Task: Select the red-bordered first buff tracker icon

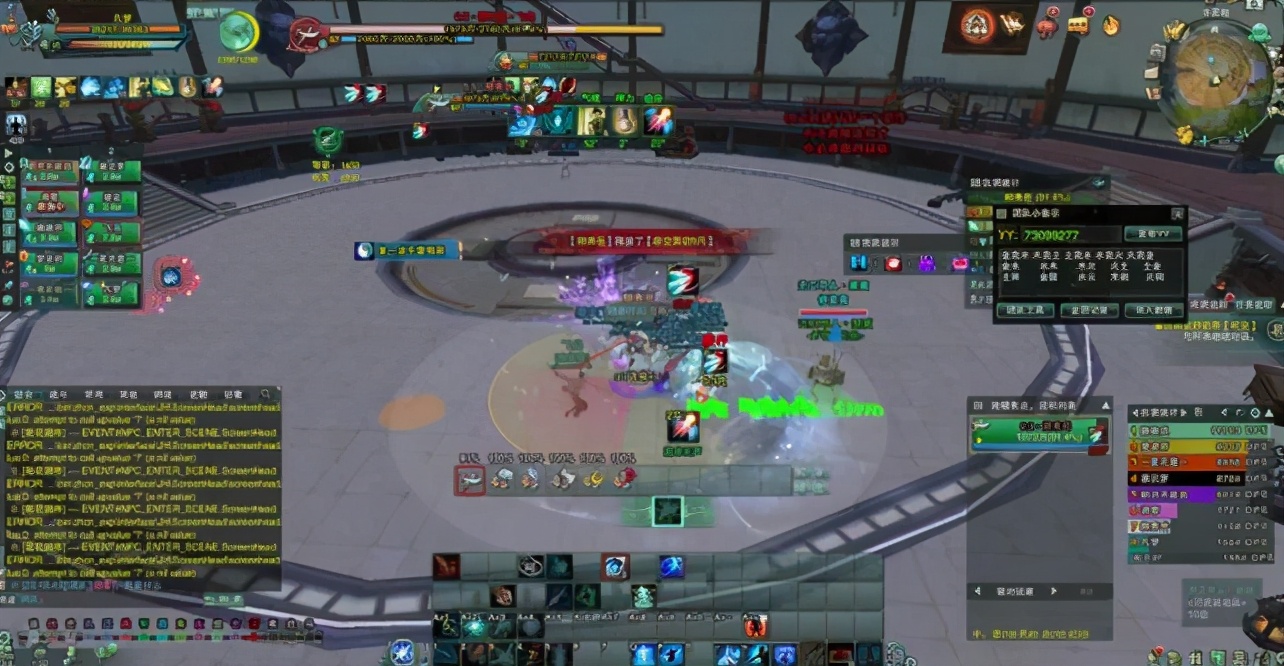Action: [470, 480]
